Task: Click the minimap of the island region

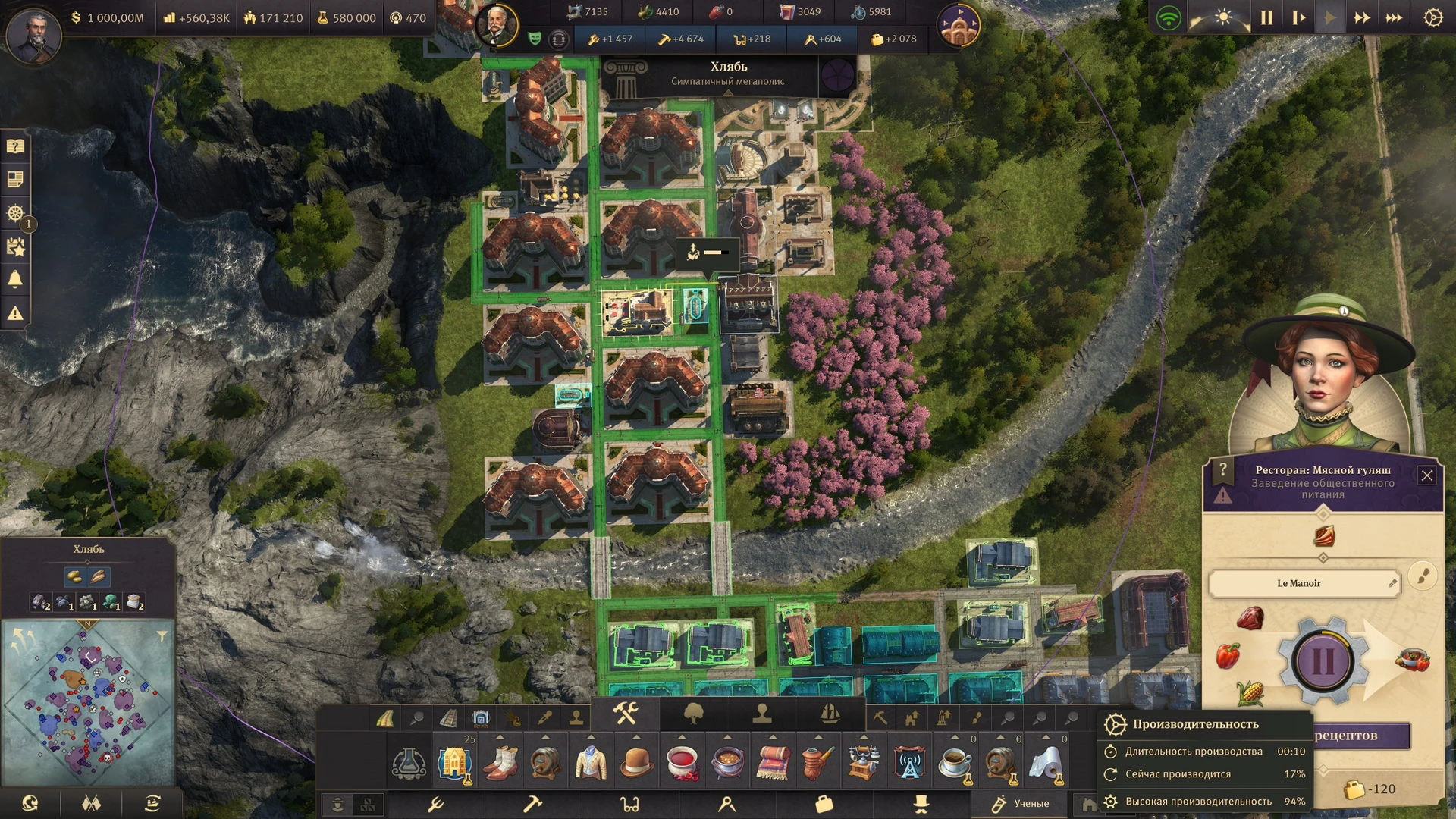Action: click(x=89, y=701)
